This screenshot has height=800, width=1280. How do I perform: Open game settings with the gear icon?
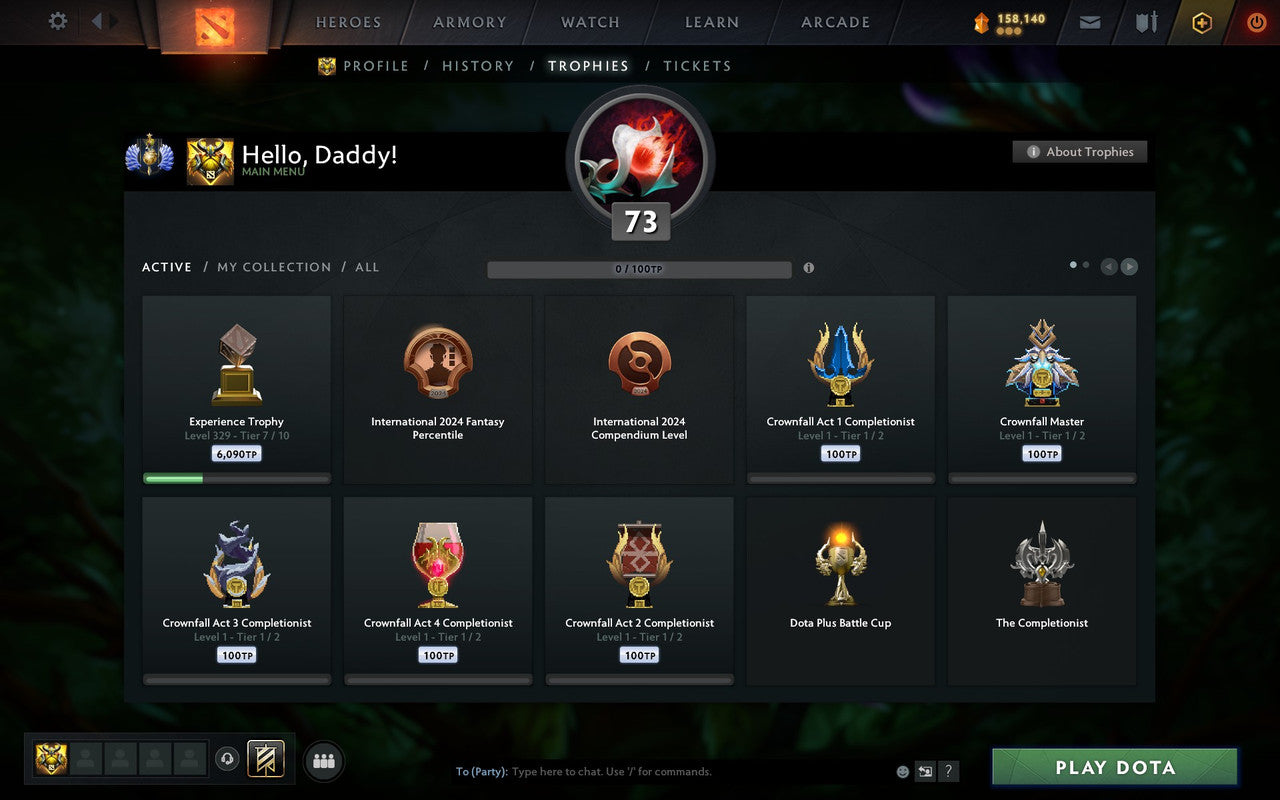click(57, 21)
